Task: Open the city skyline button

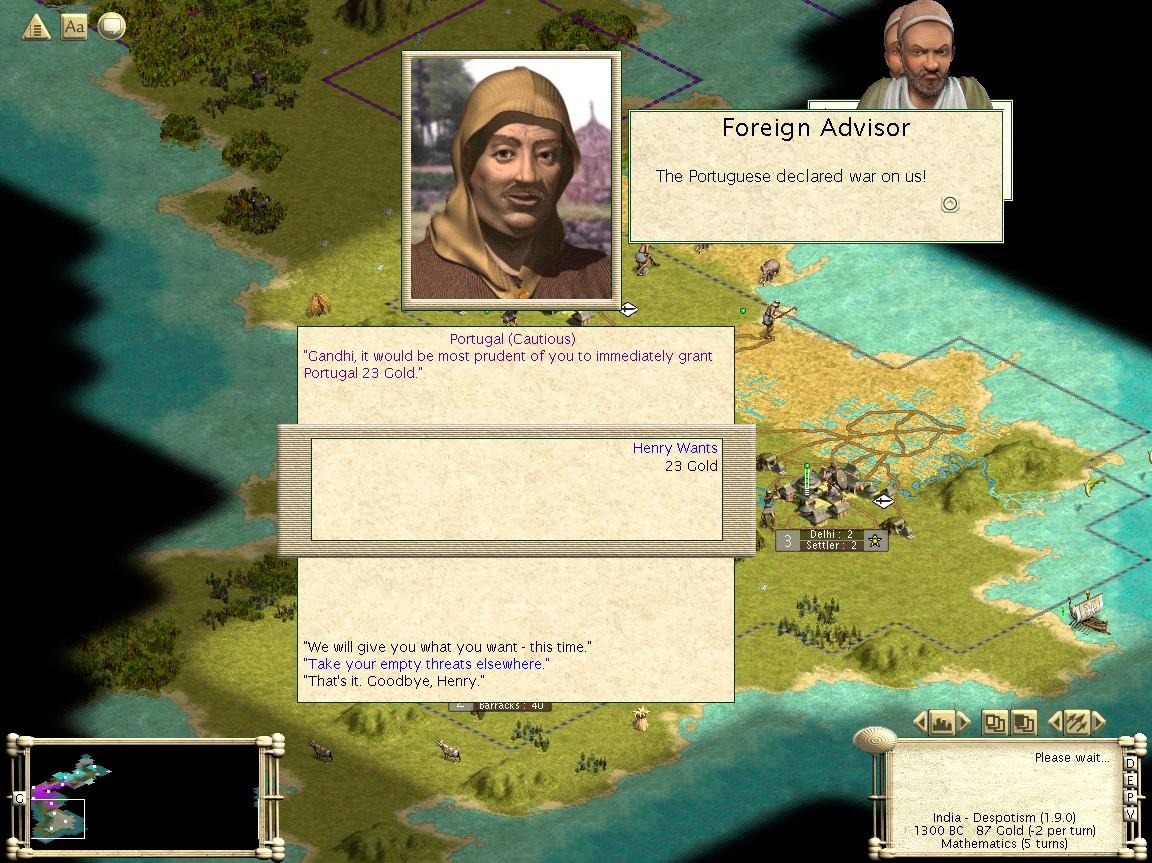Action: [x=941, y=722]
